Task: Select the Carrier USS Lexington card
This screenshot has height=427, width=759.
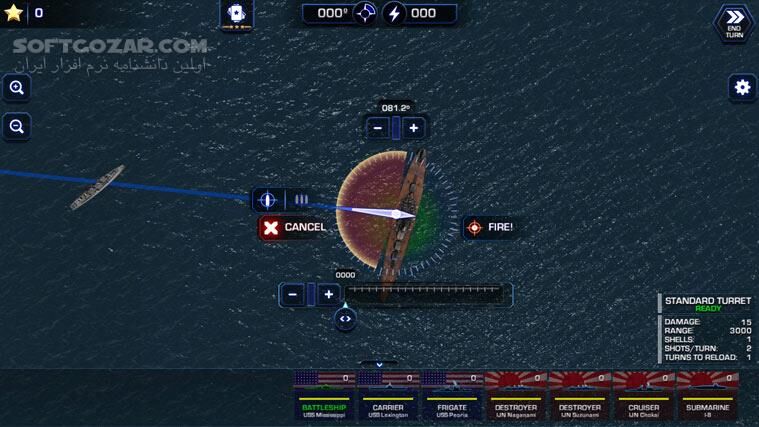Action: click(x=389, y=394)
